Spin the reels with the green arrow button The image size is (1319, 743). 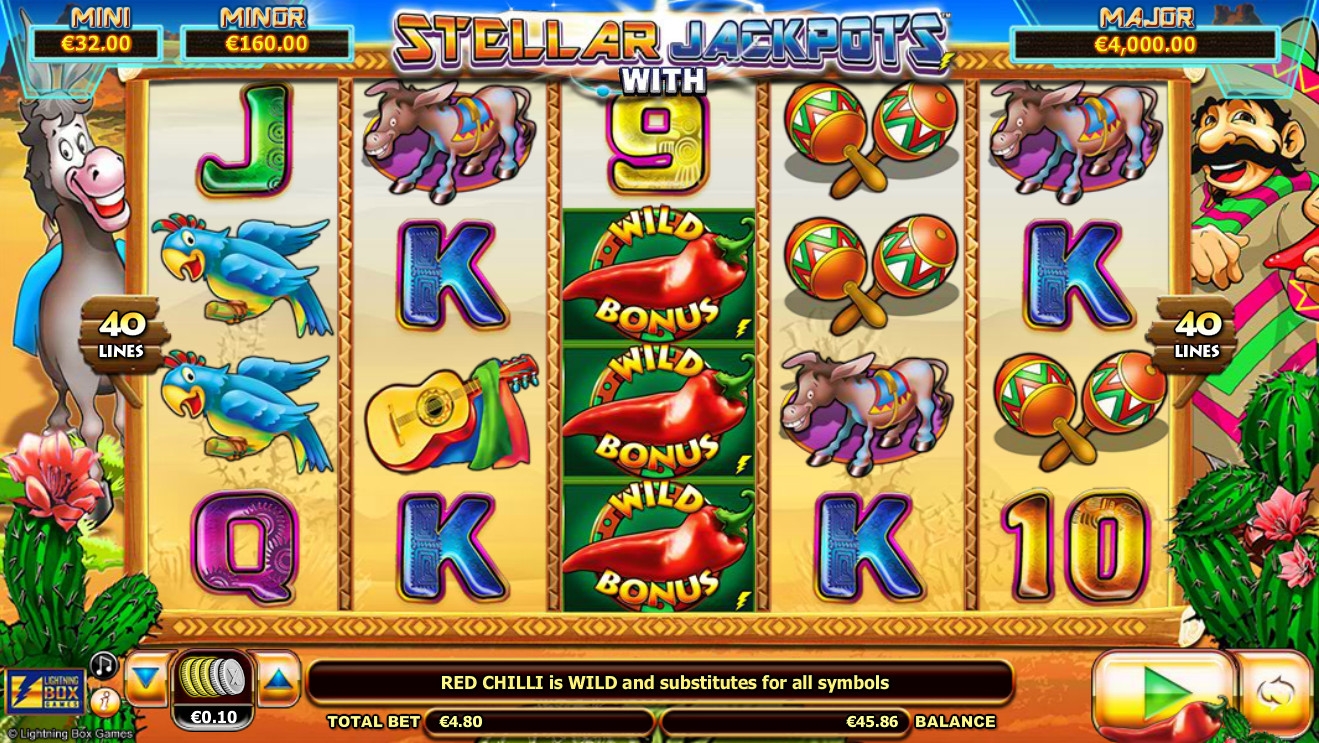(x=1163, y=691)
